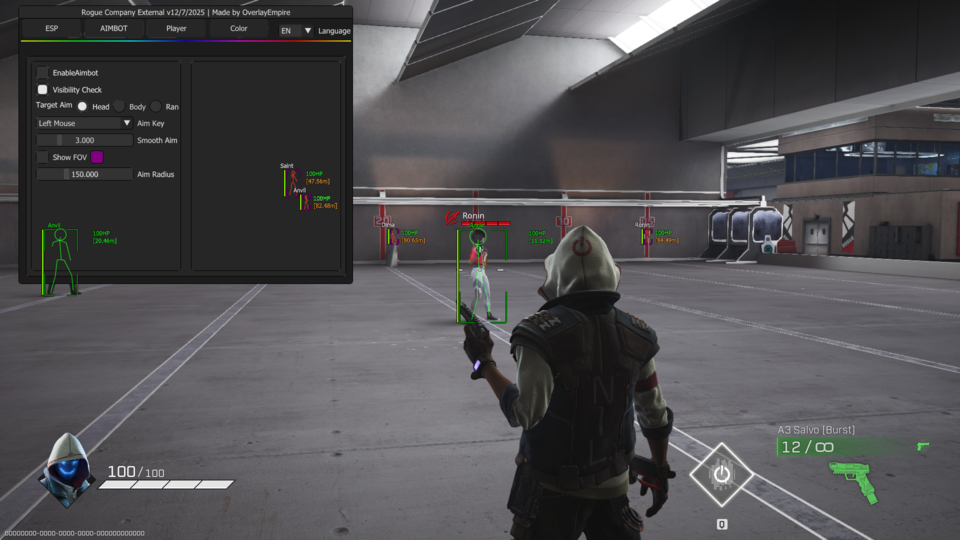Image resolution: width=960 pixels, height=540 pixels.
Task: Click the hooded character portrait
Action: click(x=66, y=470)
